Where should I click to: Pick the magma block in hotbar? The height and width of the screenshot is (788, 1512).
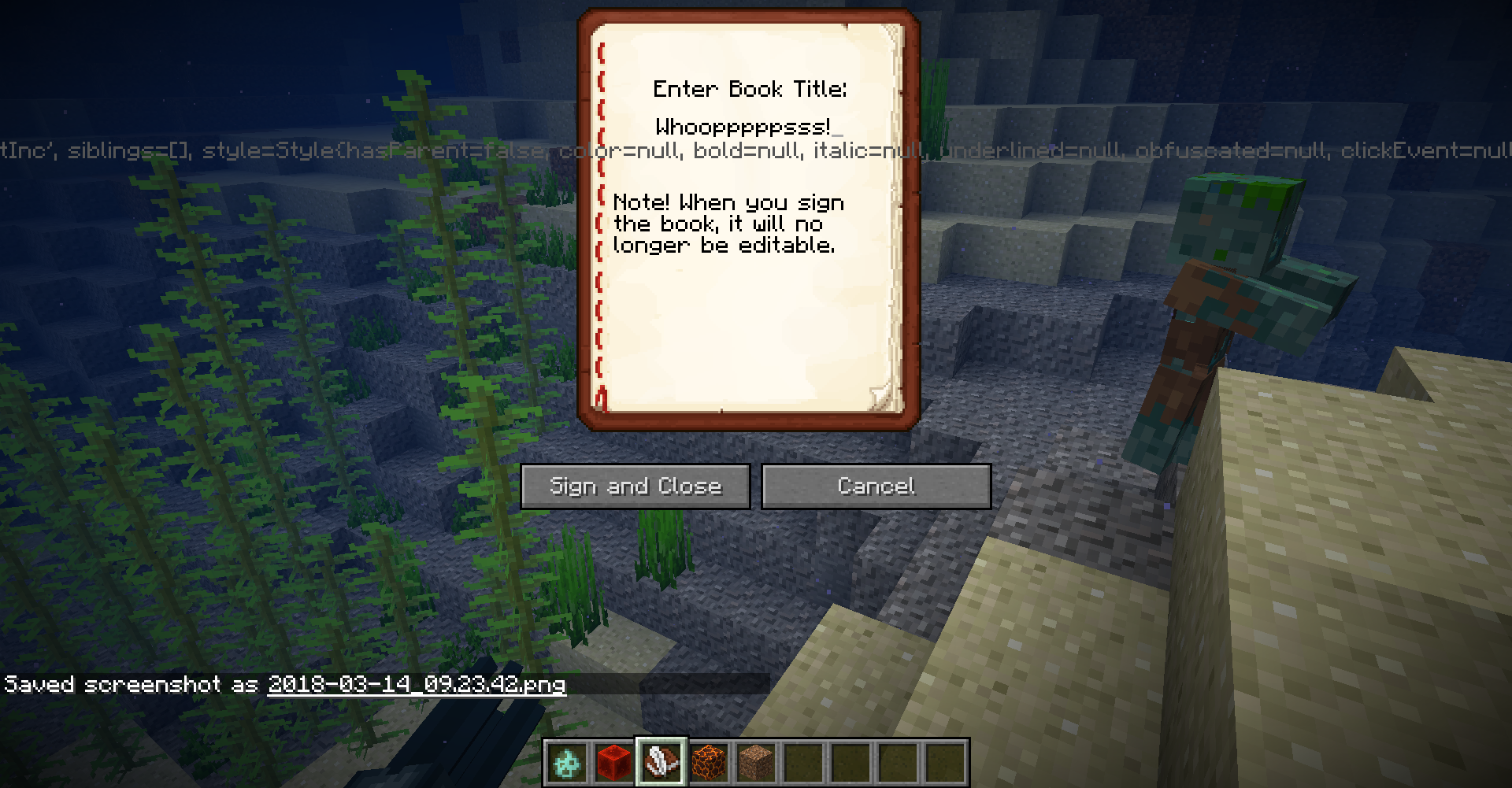point(709,762)
